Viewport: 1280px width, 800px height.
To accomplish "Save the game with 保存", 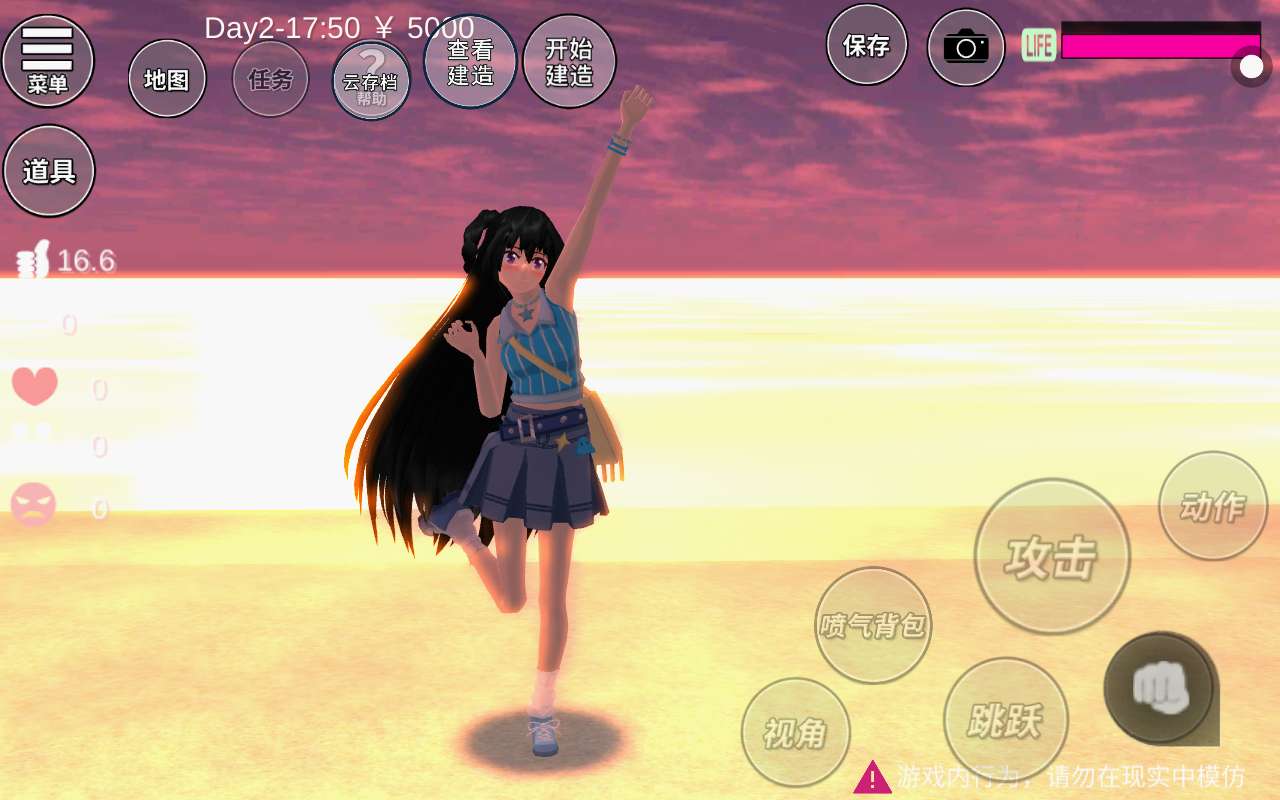I will 867,45.
